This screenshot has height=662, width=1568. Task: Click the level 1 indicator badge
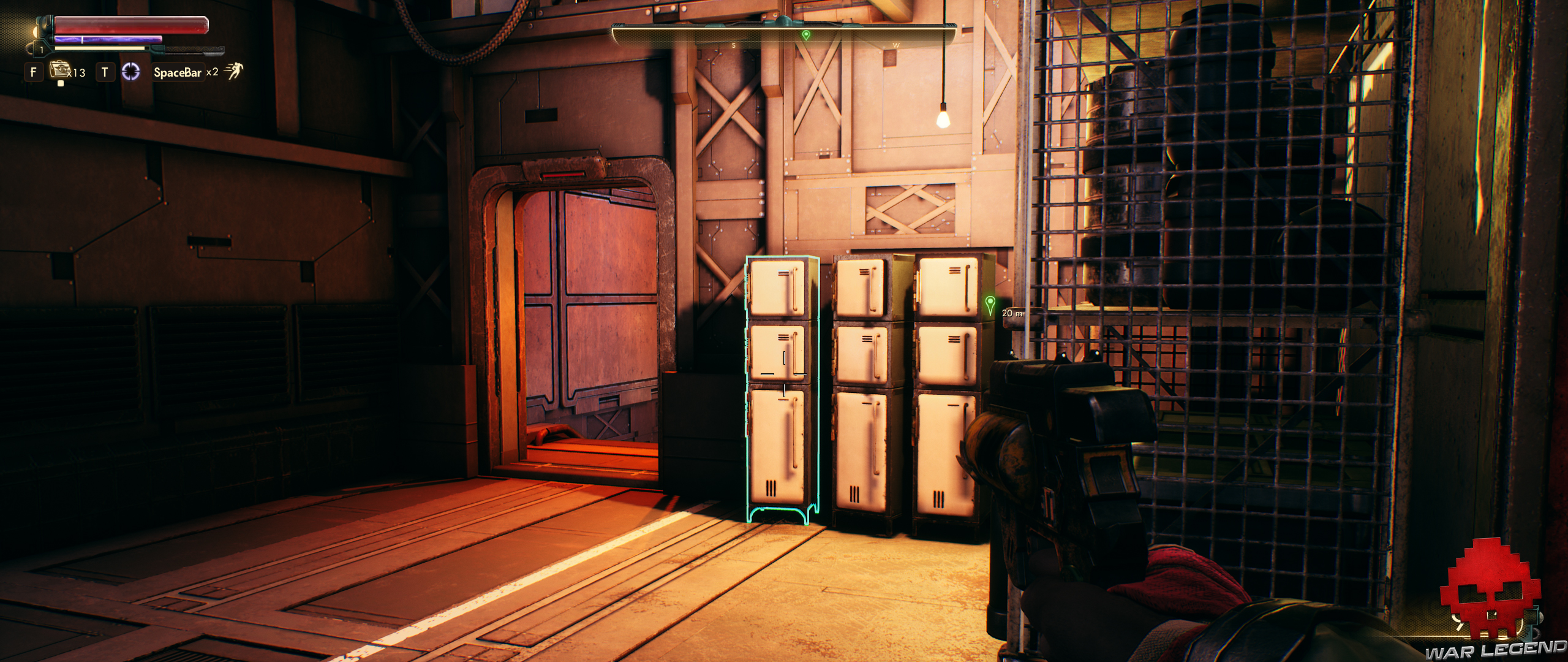pos(42,50)
